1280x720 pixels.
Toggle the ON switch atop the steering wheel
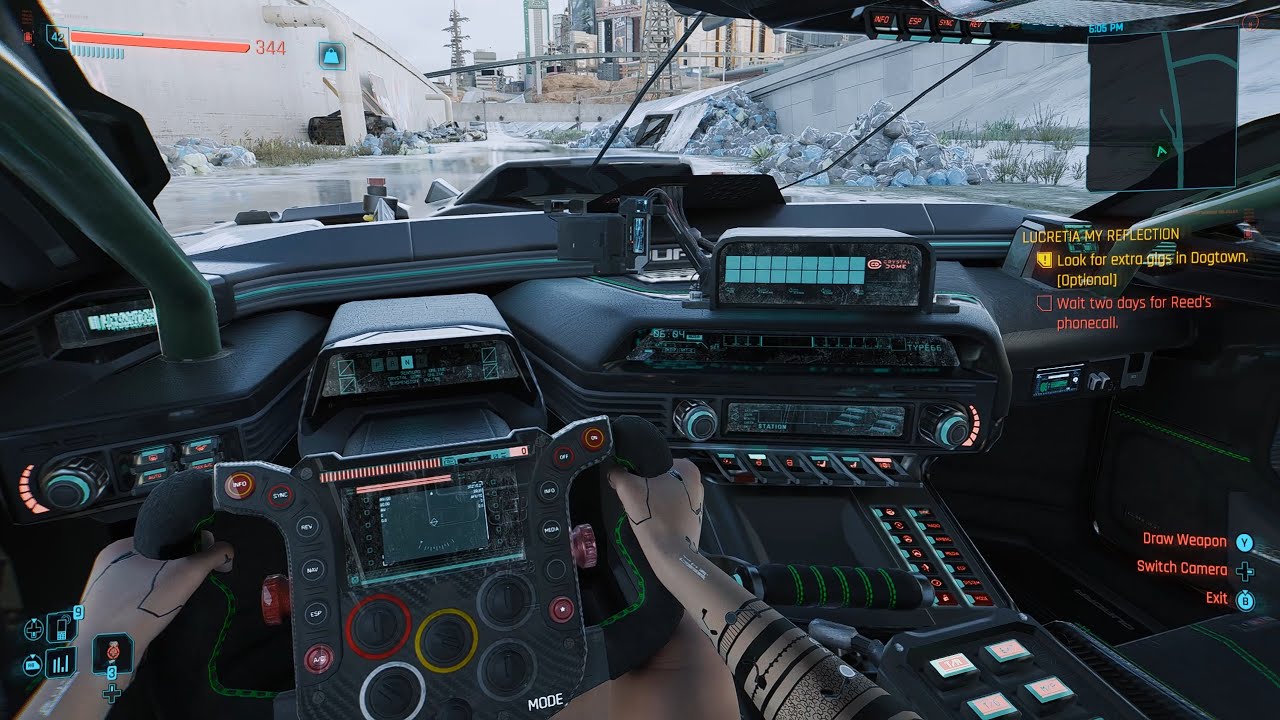point(594,437)
